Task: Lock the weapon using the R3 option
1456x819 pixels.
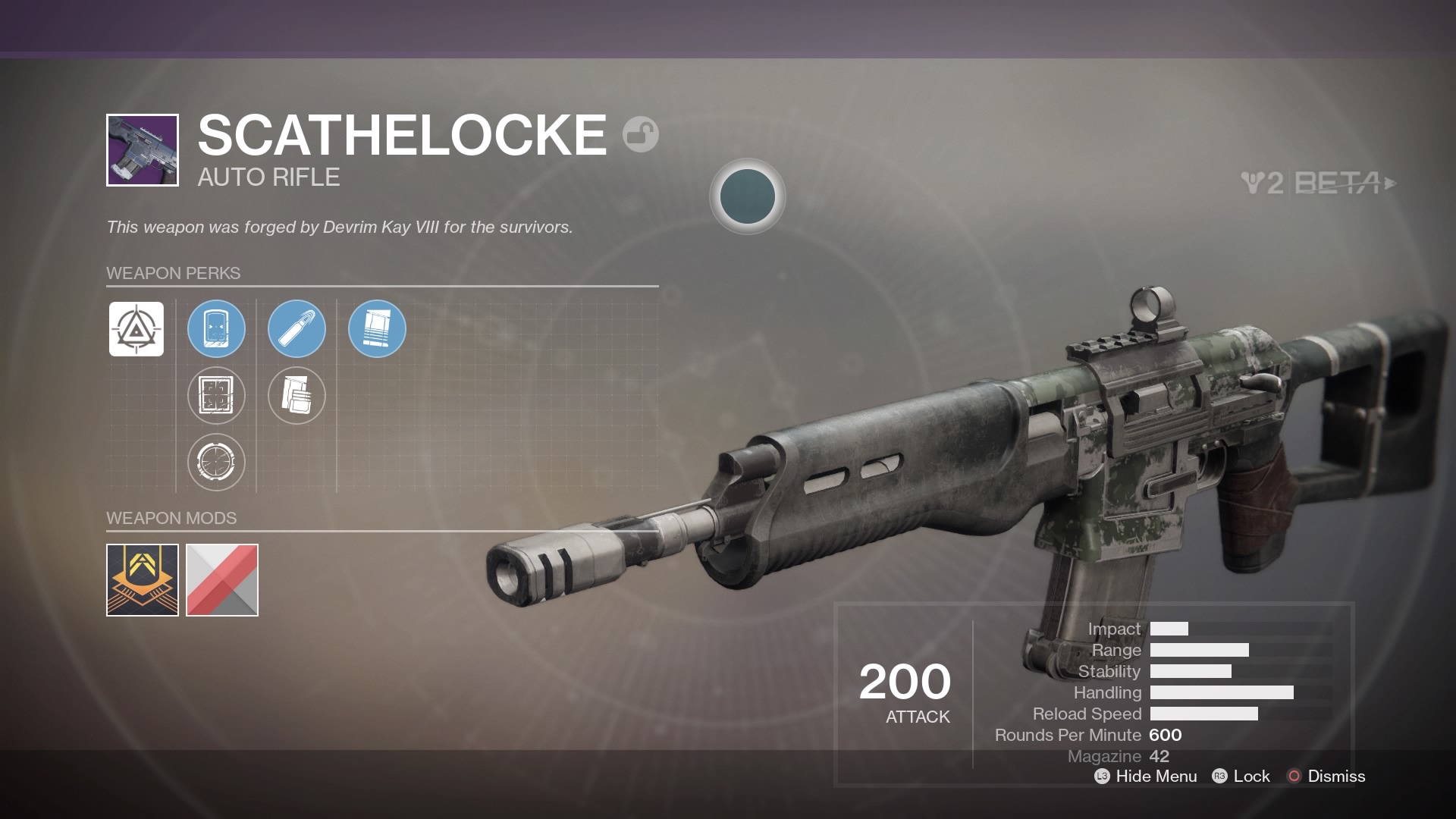Action: pyautogui.click(x=1241, y=777)
